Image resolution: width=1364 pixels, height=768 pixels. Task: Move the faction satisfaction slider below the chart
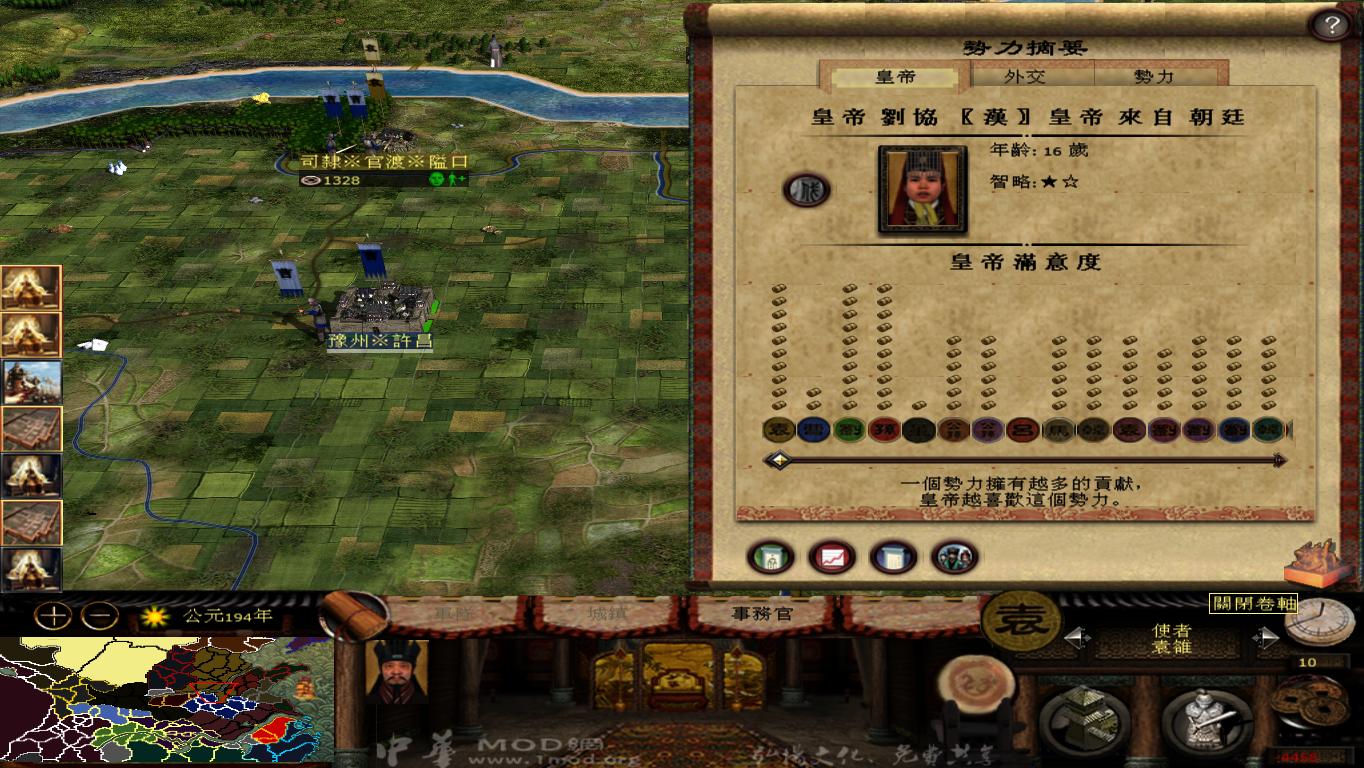click(779, 460)
